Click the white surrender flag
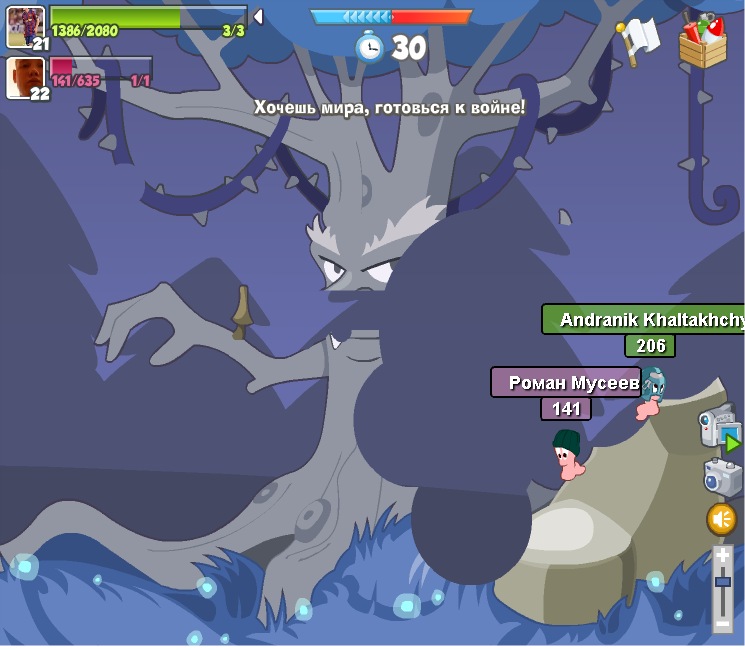 638,40
